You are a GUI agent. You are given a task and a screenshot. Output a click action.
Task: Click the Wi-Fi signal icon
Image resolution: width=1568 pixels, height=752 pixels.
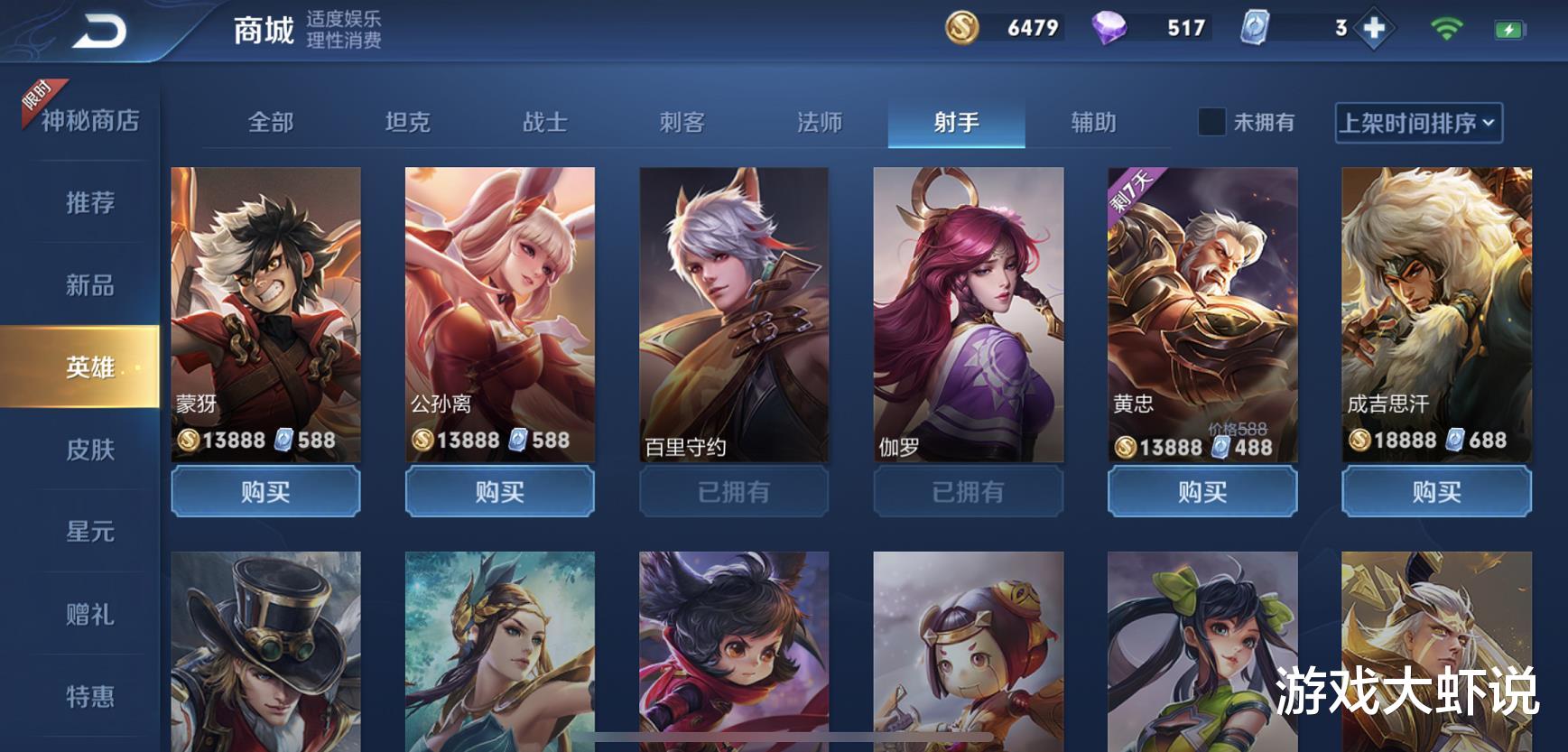coord(1450,28)
